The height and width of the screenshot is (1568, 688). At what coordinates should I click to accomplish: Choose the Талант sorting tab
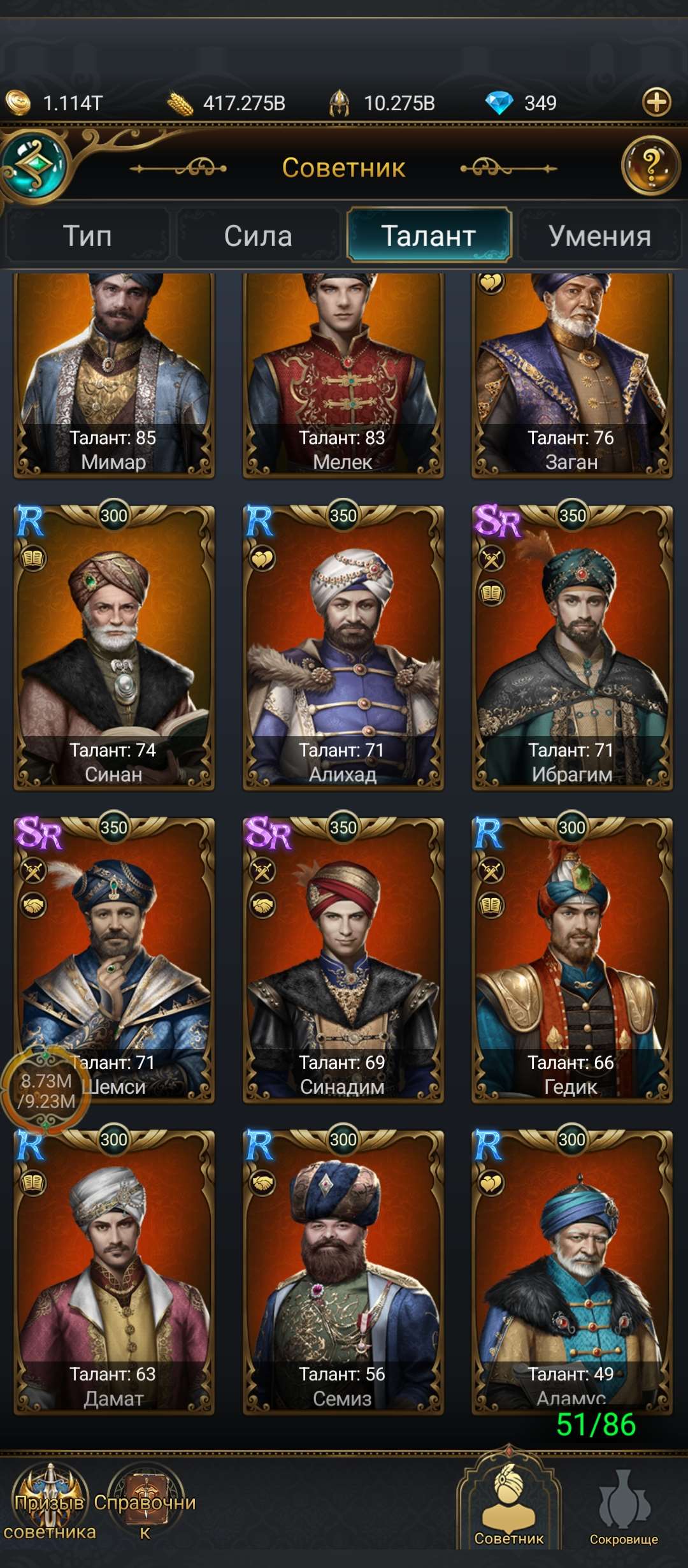click(x=429, y=236)
